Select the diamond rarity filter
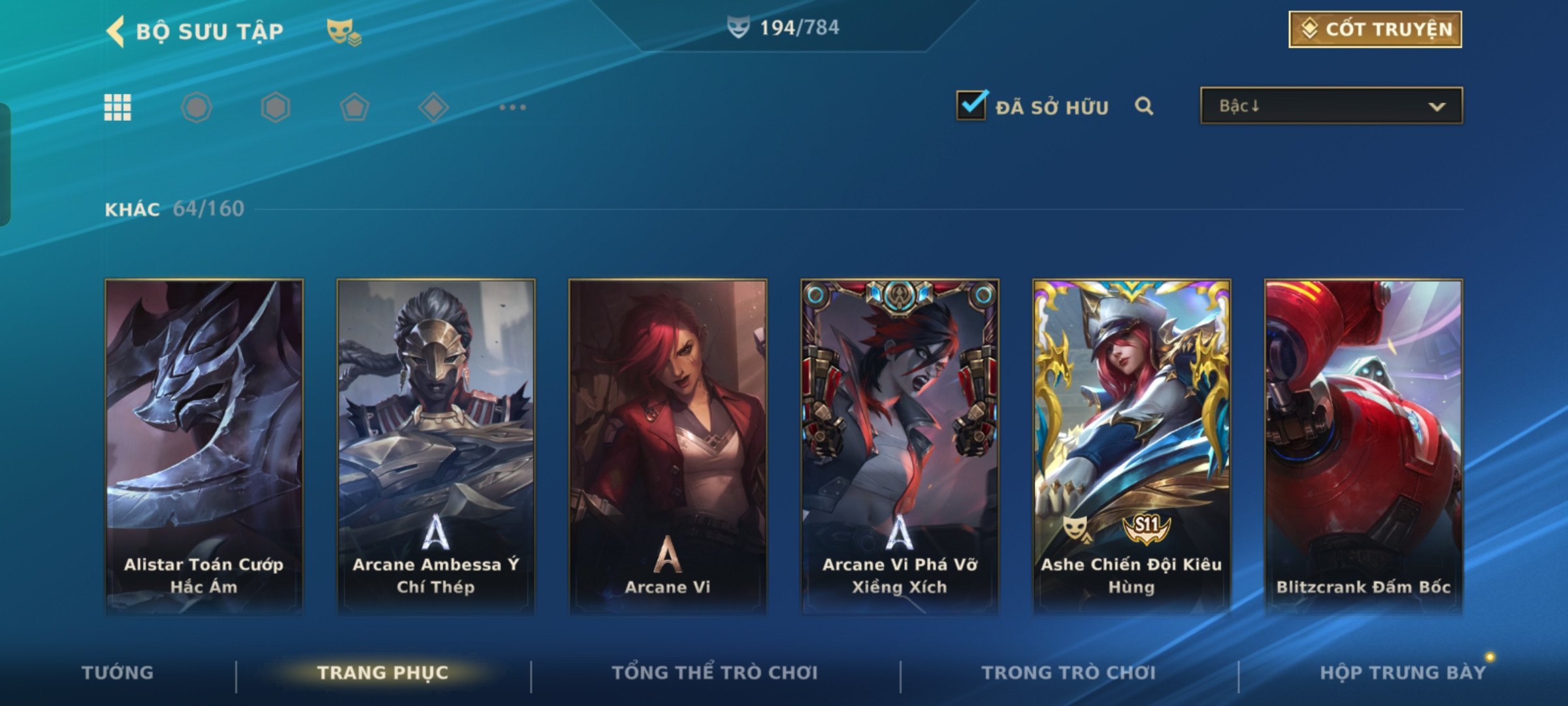 point(433,107)
